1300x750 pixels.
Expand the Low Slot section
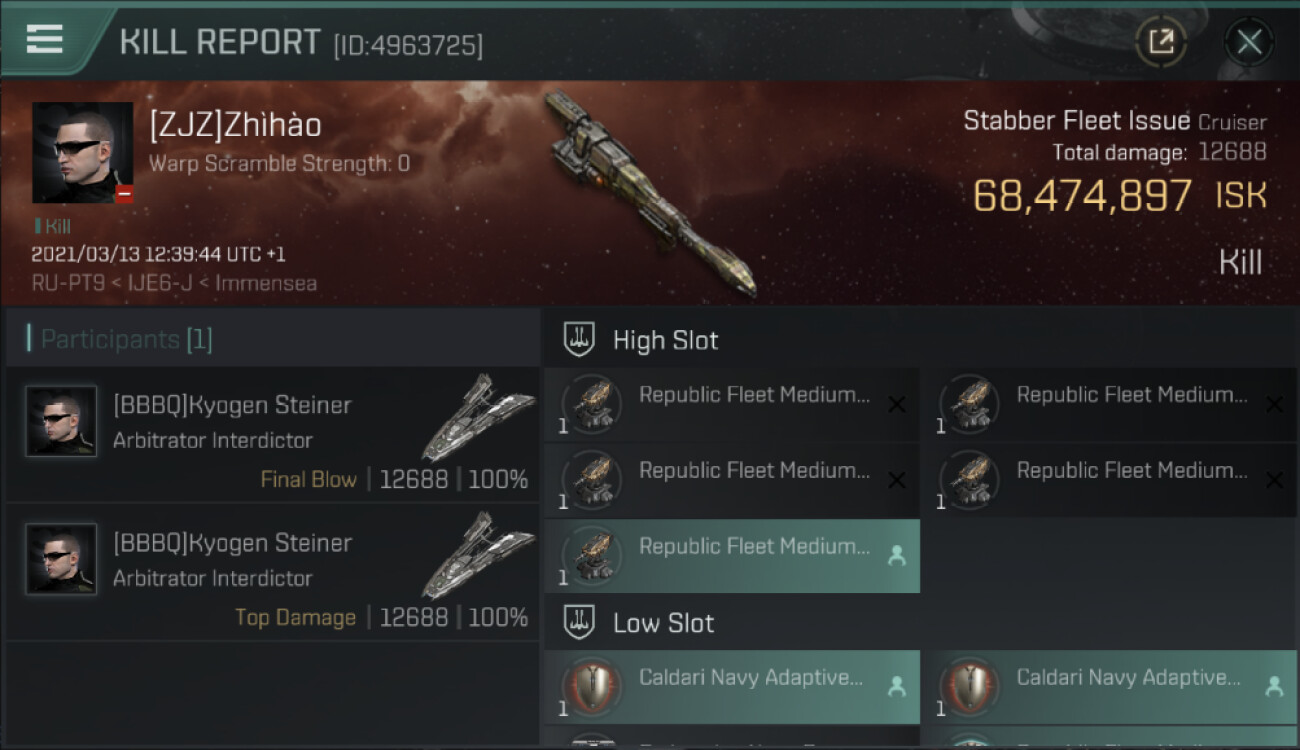click(663, 623)
